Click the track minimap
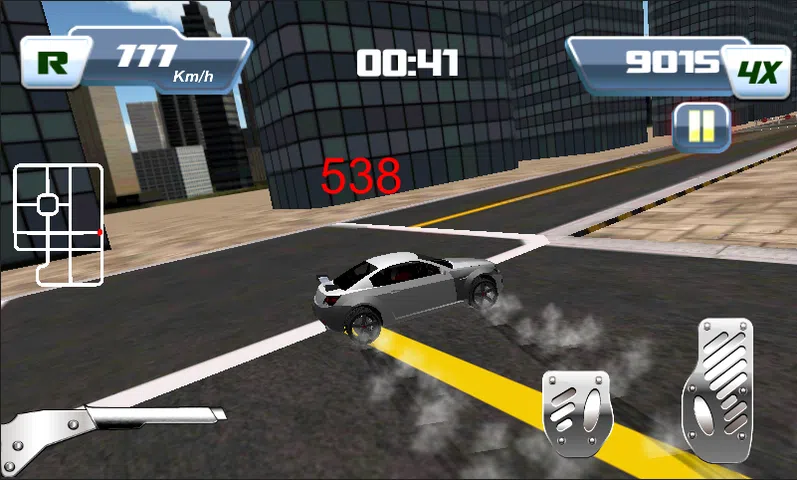This screenshot has width=797, height=480. (x=58, y=223)
